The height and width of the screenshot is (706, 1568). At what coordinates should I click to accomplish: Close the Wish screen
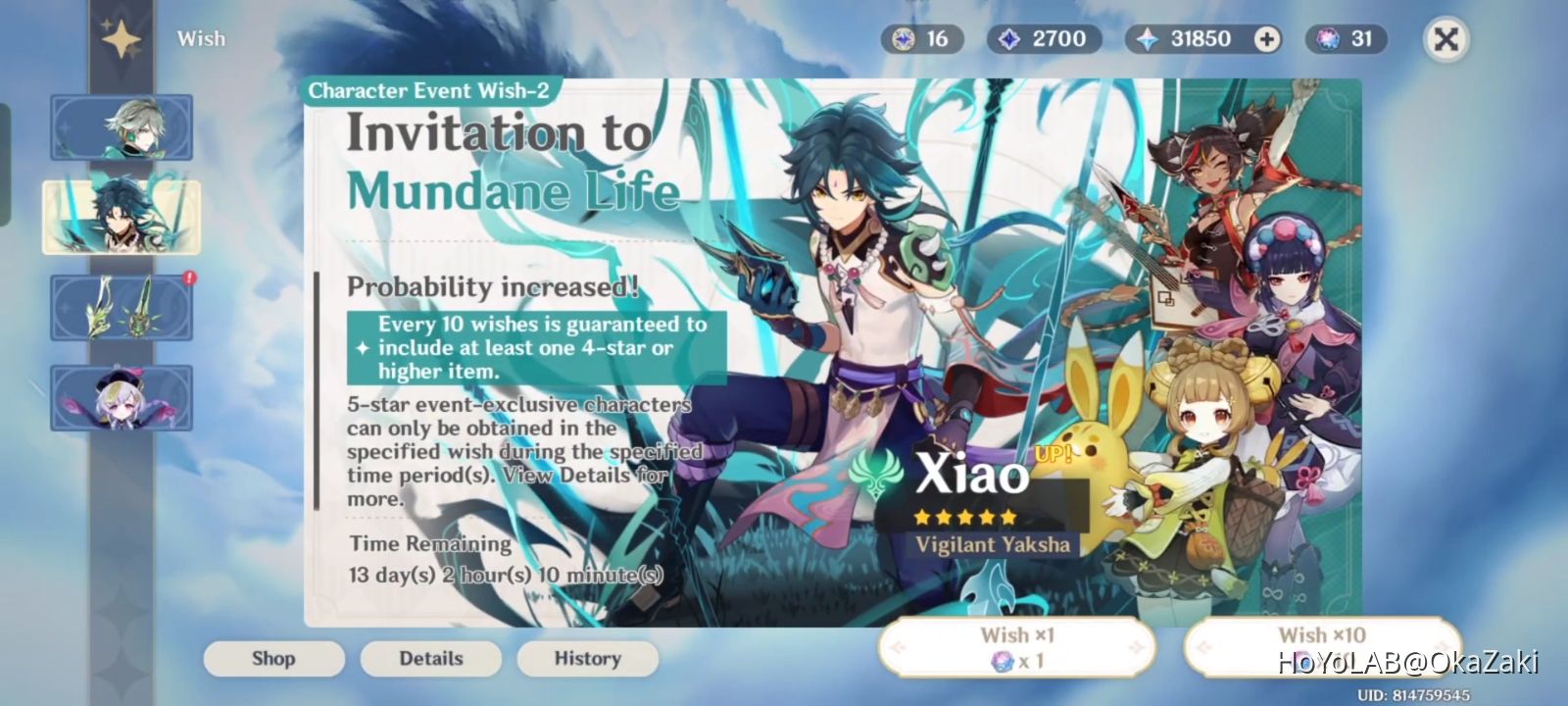tap(1446, 39)
